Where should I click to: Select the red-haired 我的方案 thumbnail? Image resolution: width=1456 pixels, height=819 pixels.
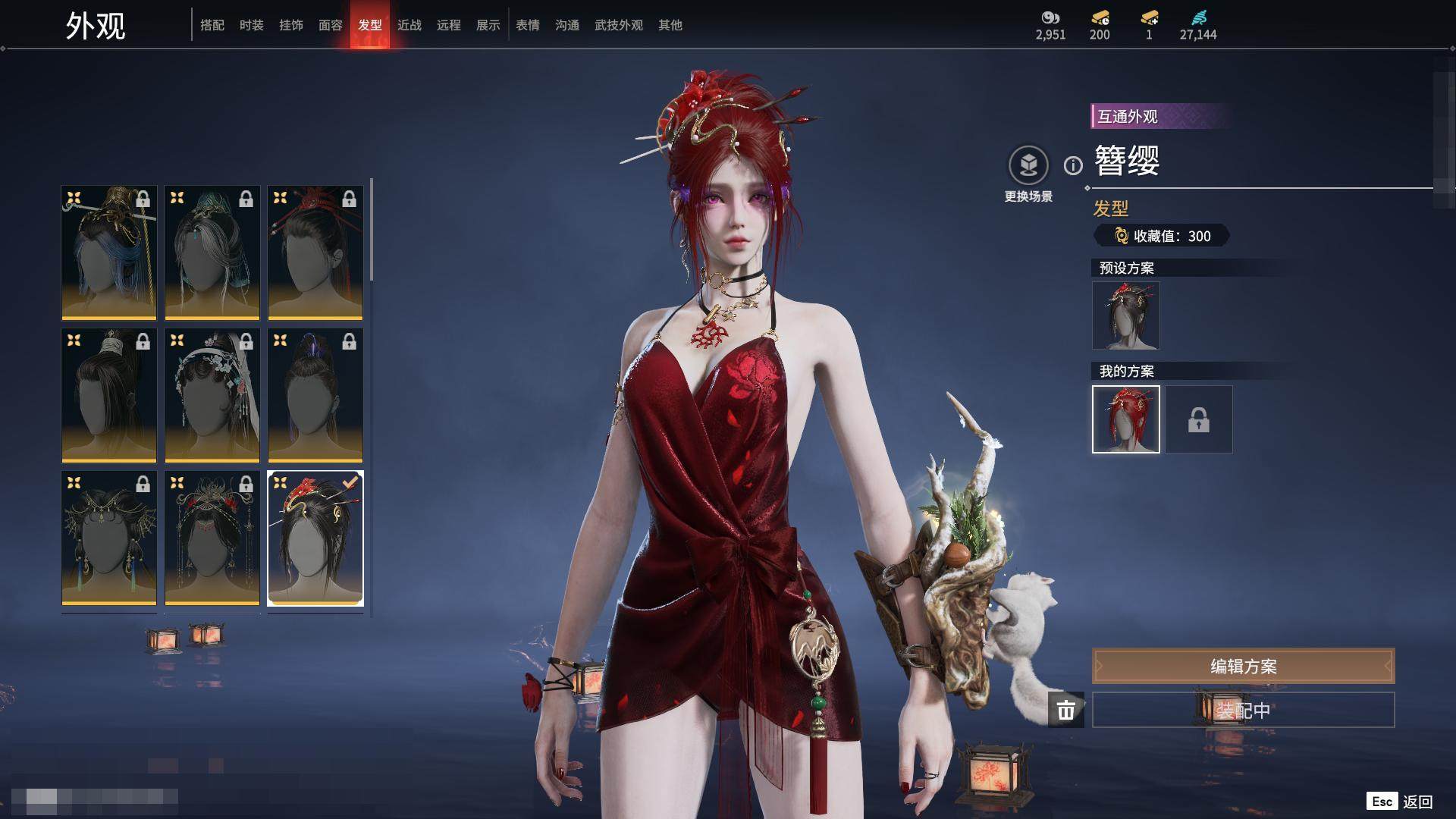tap(1126, 419)
